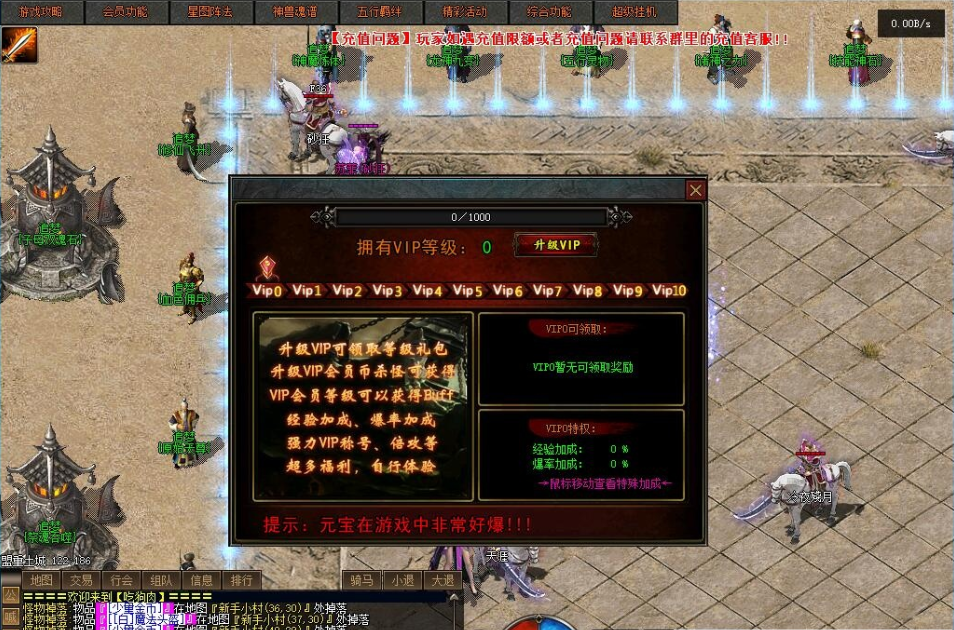Activate the 超级挂机 auto-play menu
This screenshot has height=630, width=954.
click(634, 13)
